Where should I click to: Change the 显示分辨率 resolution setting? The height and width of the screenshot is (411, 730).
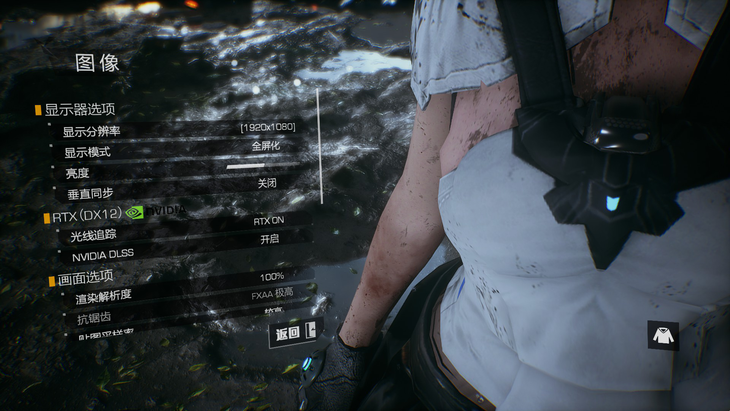coord(267,127)
